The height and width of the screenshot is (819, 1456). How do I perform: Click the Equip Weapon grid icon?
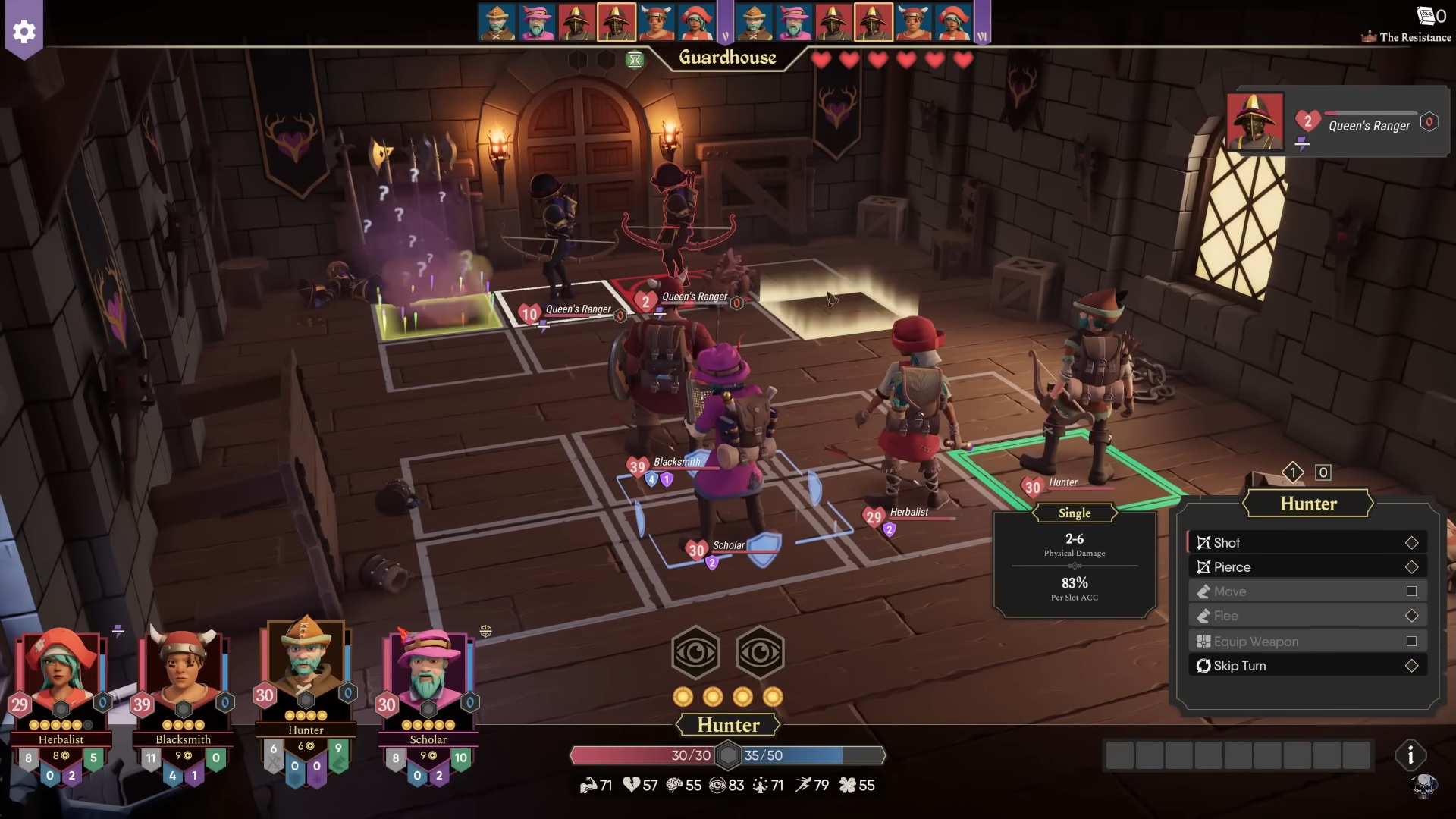1203,641
